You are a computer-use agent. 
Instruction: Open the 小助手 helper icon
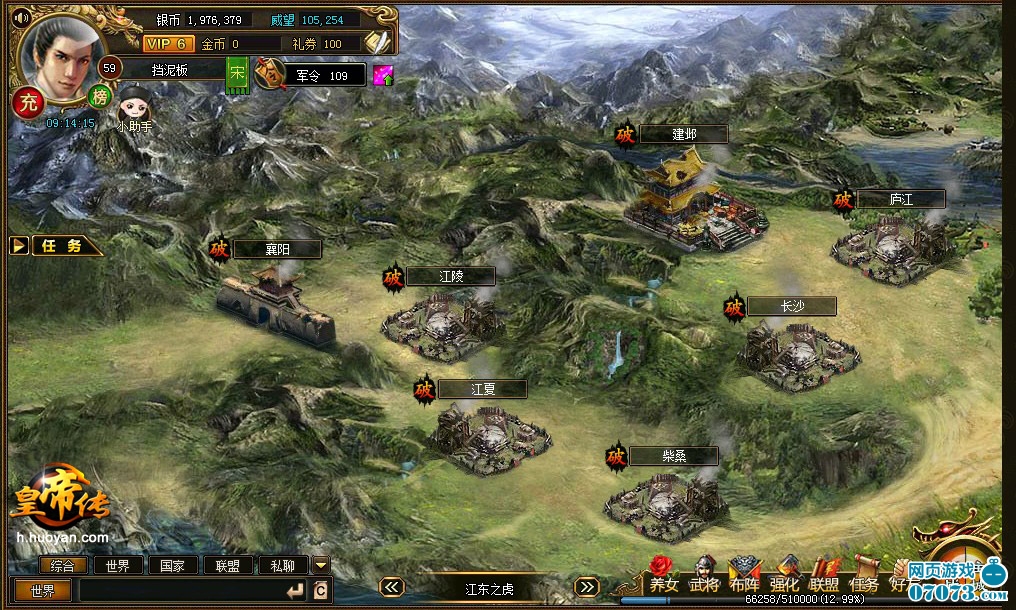pyautogui.click(x=134, y=105)
